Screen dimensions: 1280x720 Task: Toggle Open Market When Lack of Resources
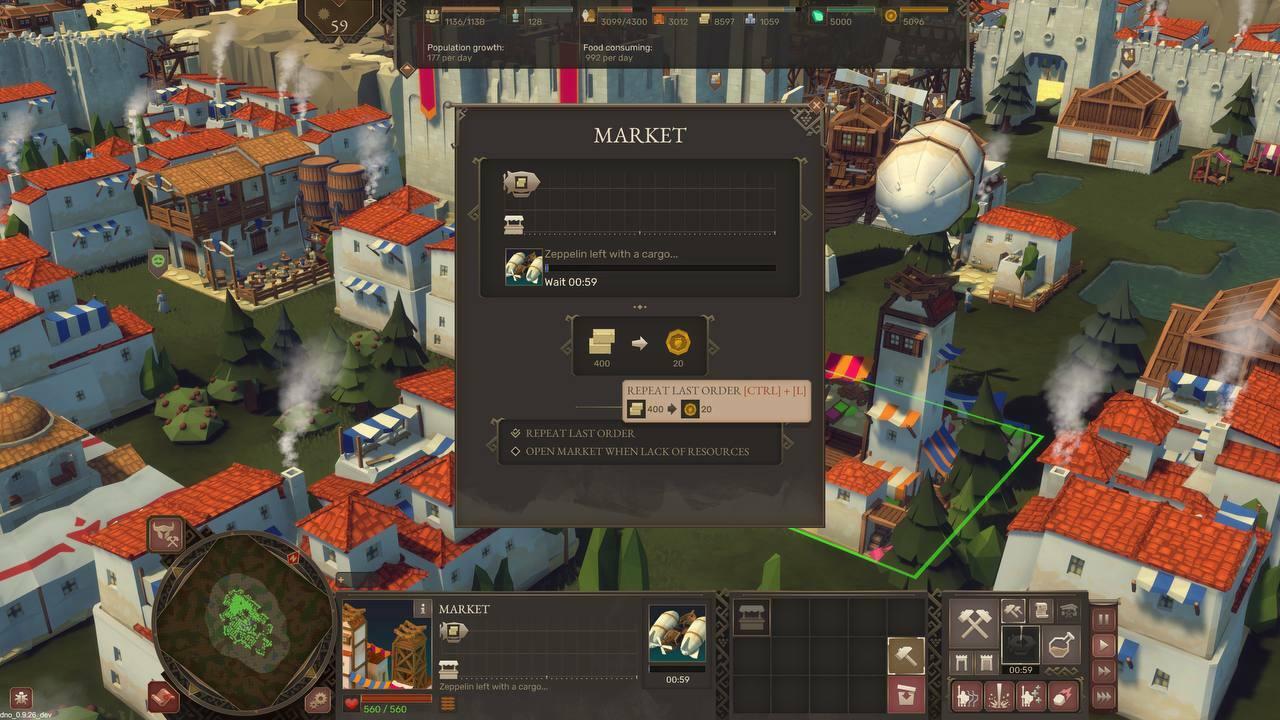(x=516, y=451)
